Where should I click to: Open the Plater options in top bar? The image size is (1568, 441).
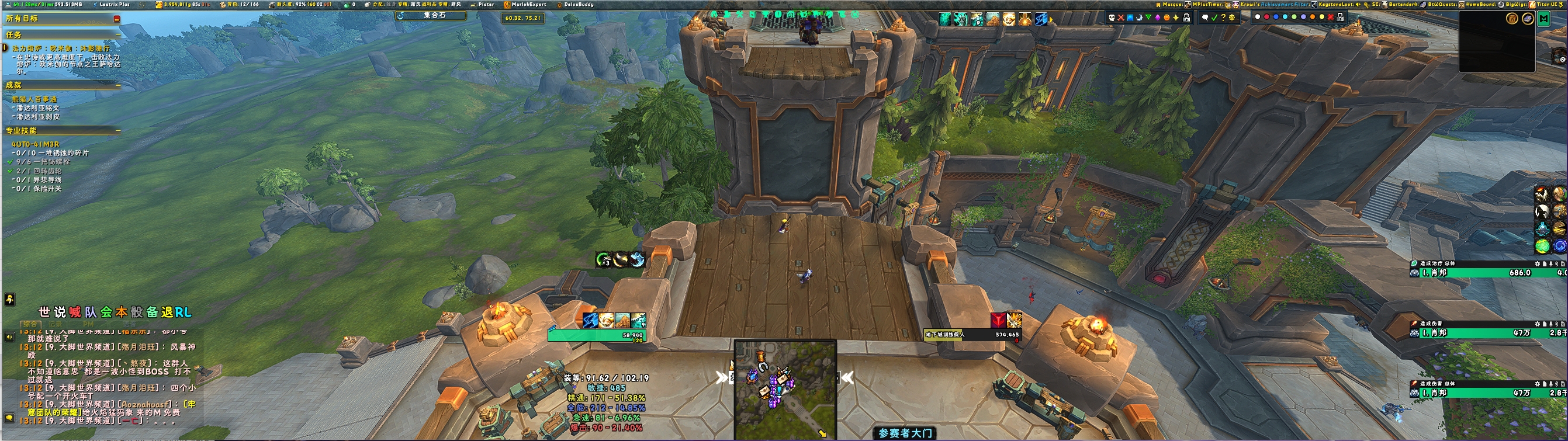point(485,4)
